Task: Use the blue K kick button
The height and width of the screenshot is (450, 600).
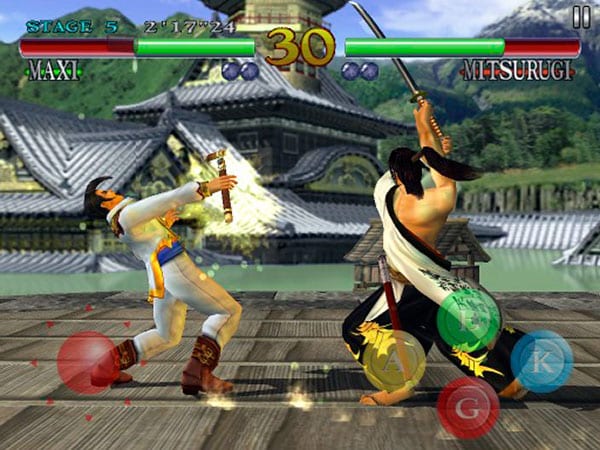Action: click(542, 361)
